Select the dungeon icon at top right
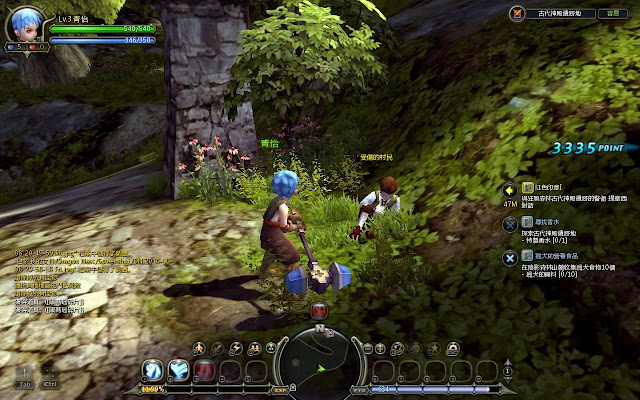Screen dimensions: 640x400 pos(517,14)
